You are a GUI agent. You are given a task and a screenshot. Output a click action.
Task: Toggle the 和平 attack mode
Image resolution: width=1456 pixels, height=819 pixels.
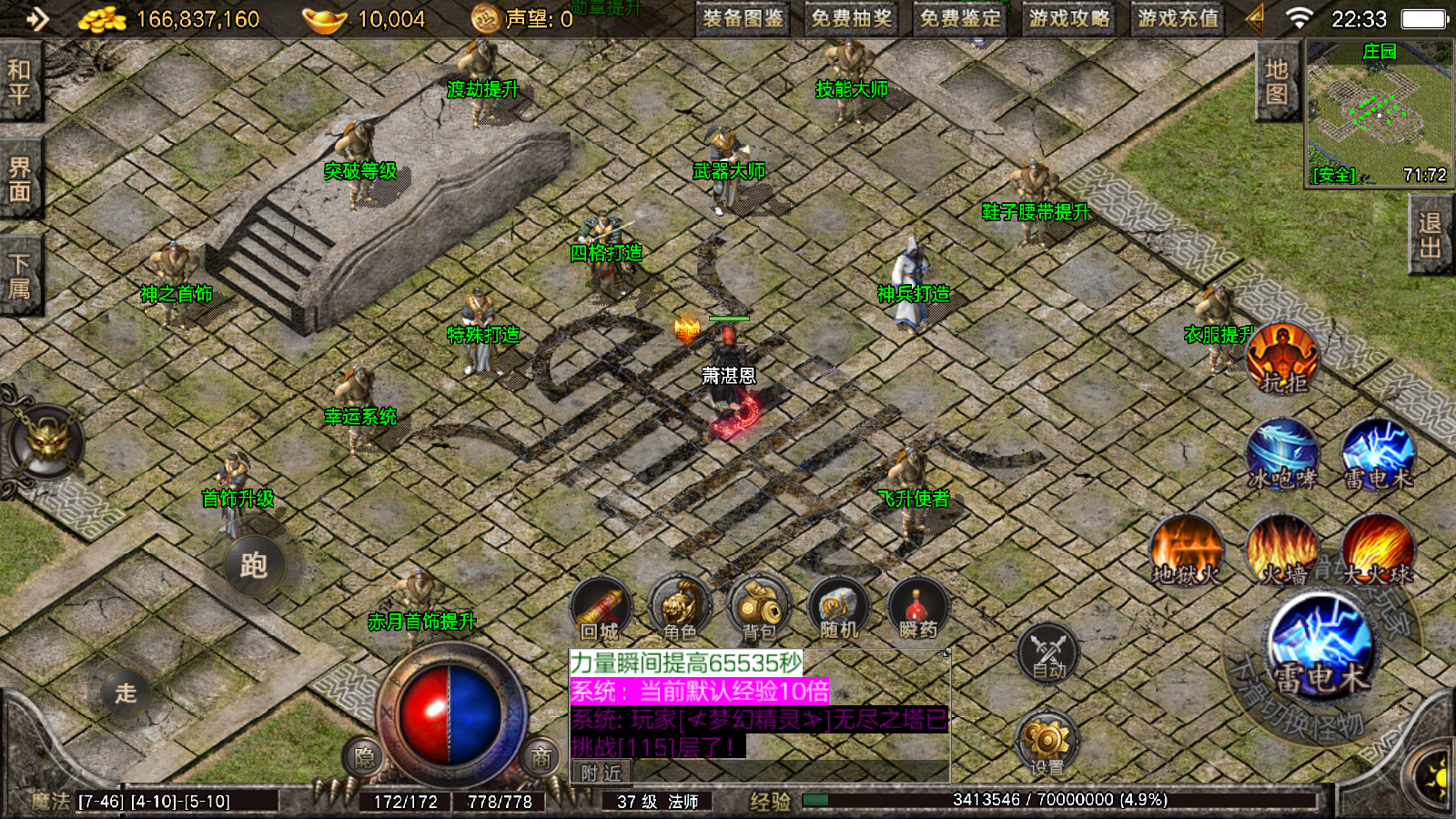tap(20, 82)
